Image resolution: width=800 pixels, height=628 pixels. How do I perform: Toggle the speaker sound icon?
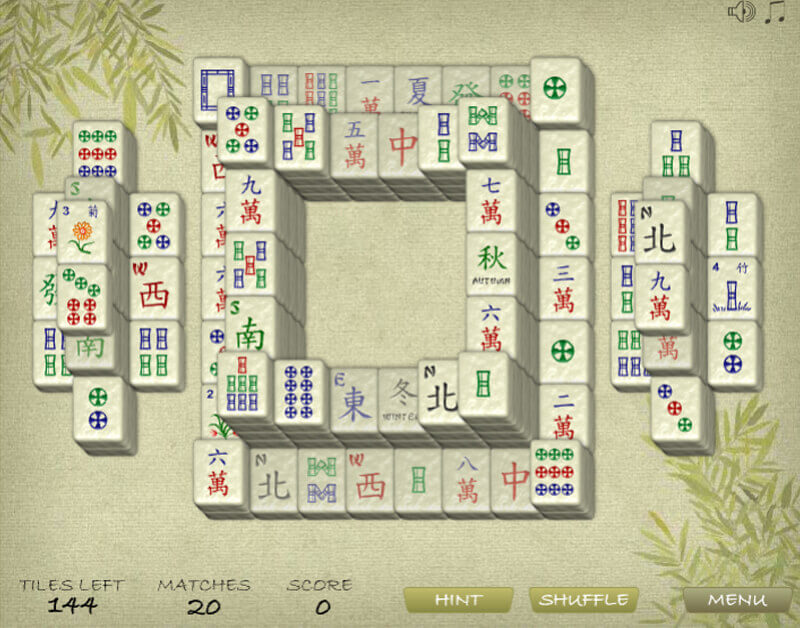[x=740, y=12]
